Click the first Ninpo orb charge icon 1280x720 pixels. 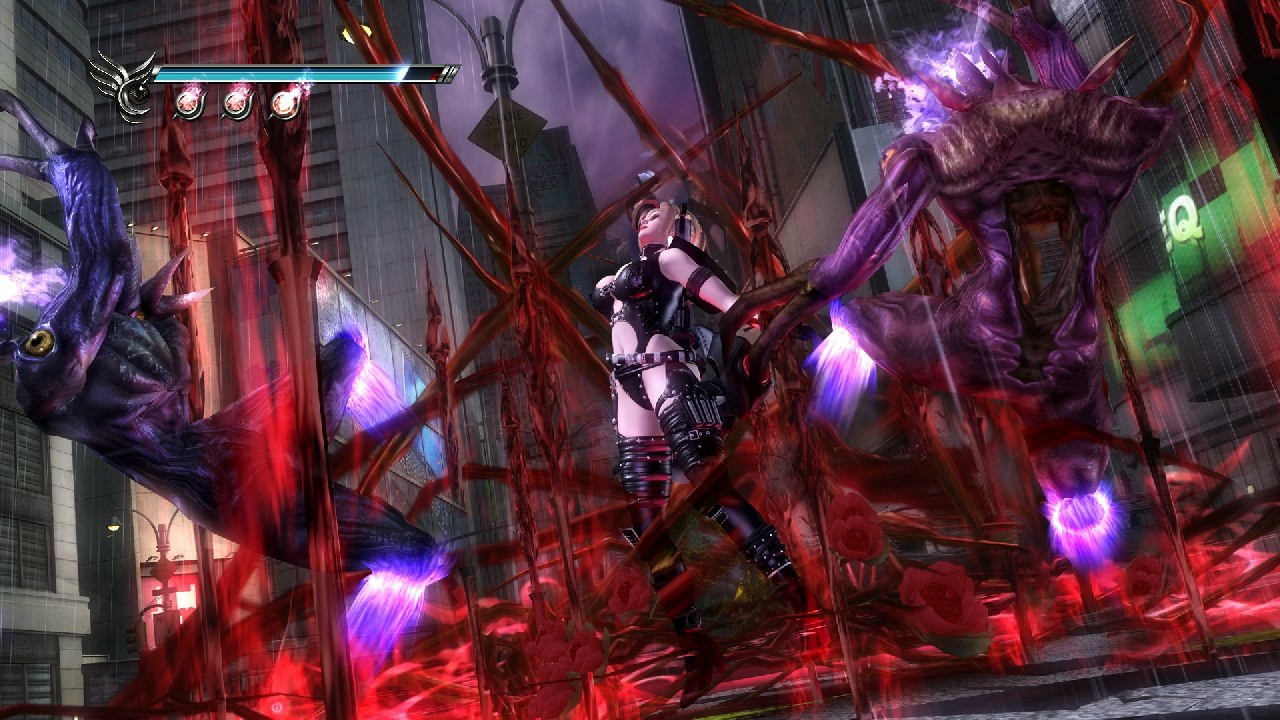coord(186,103)
